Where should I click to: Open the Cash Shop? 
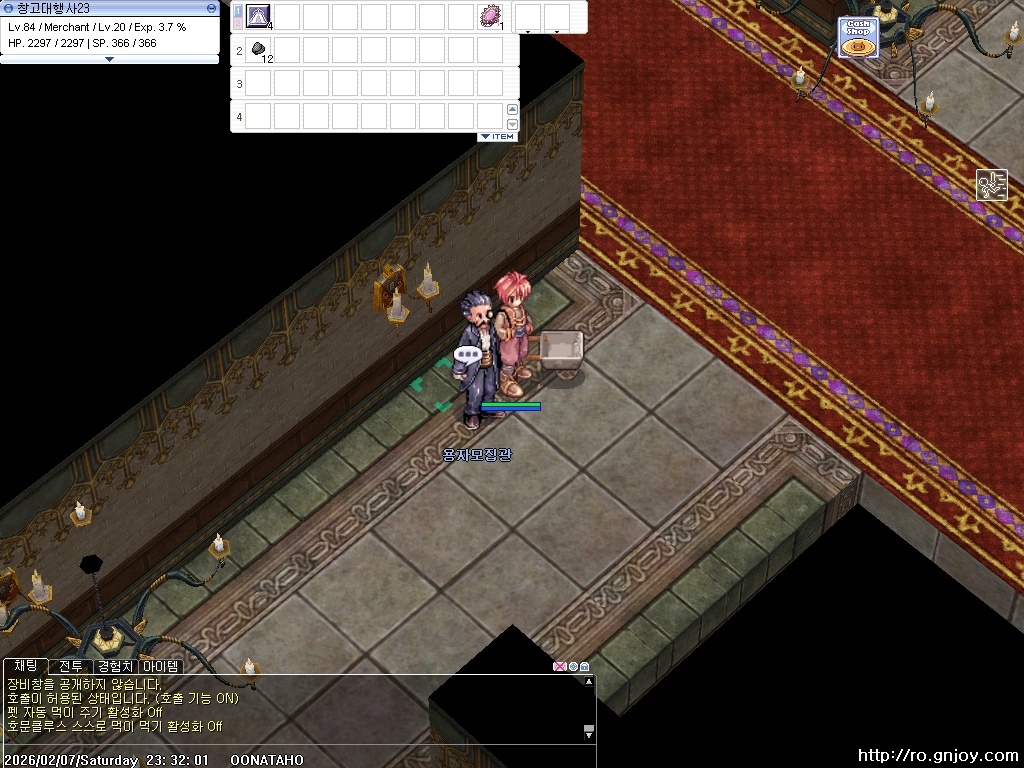click(x=858, y=38)
